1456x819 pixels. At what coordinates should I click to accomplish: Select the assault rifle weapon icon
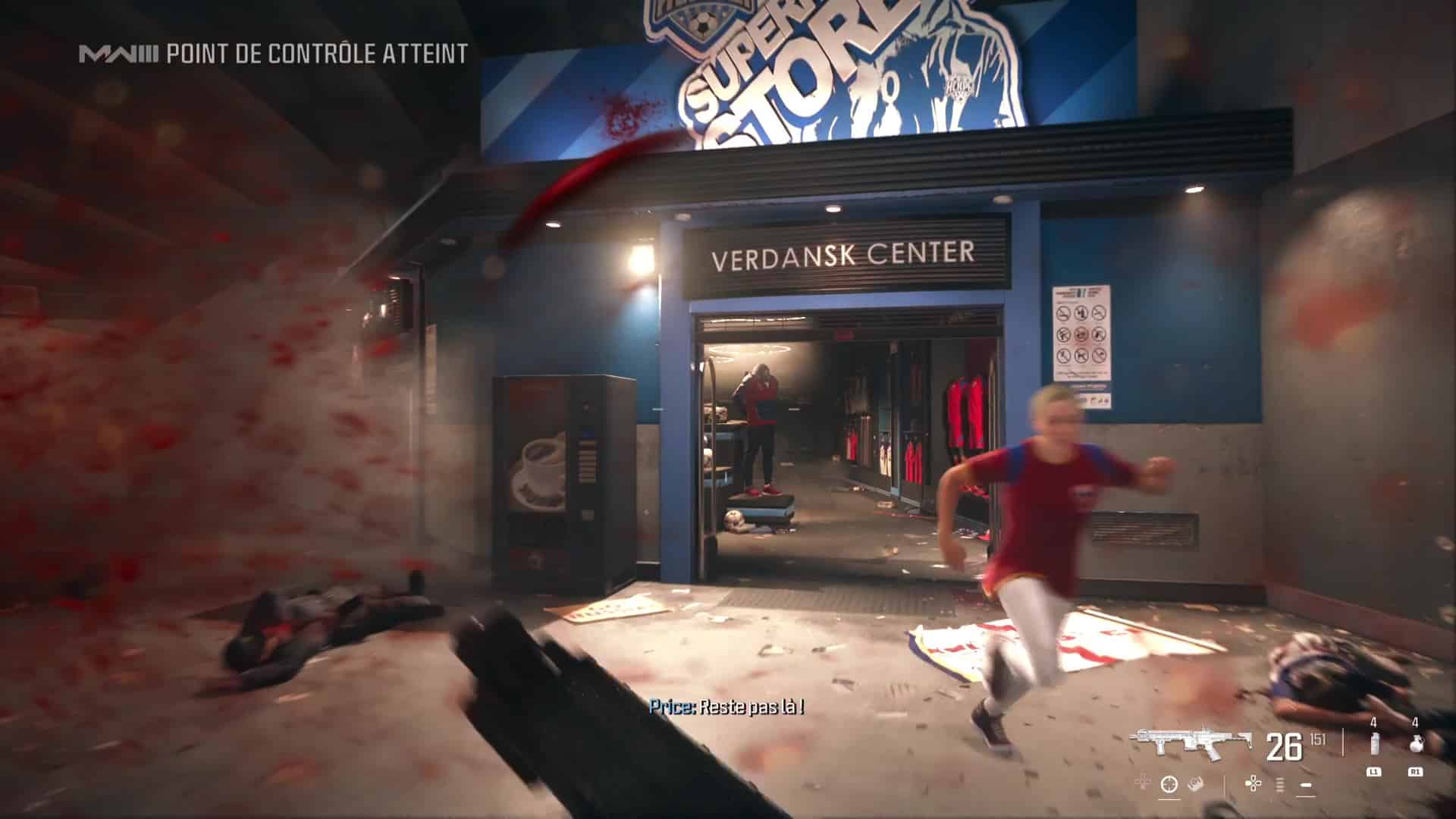click(1191, 745)
